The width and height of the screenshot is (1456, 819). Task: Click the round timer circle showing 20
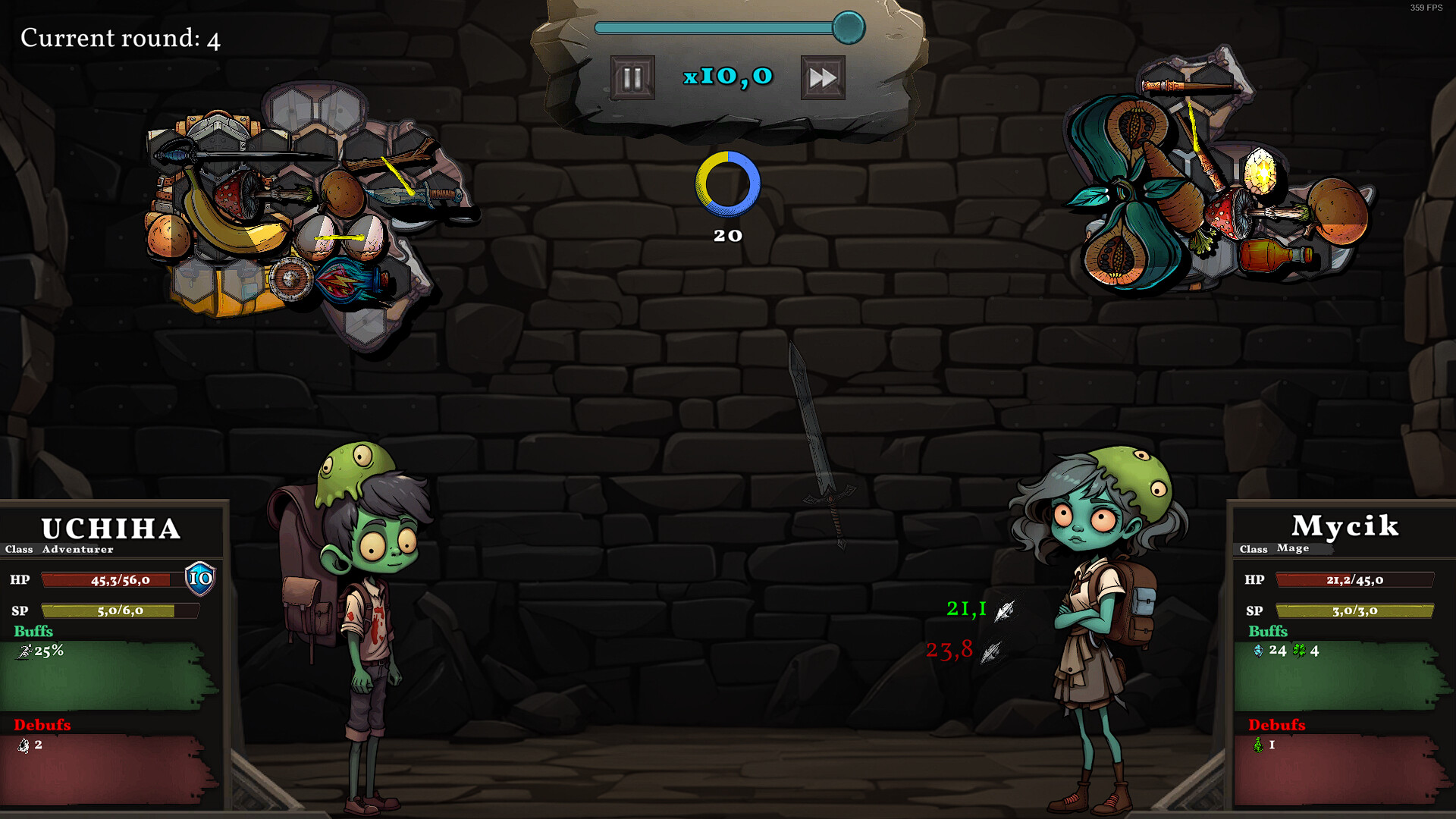pos(727,184)
